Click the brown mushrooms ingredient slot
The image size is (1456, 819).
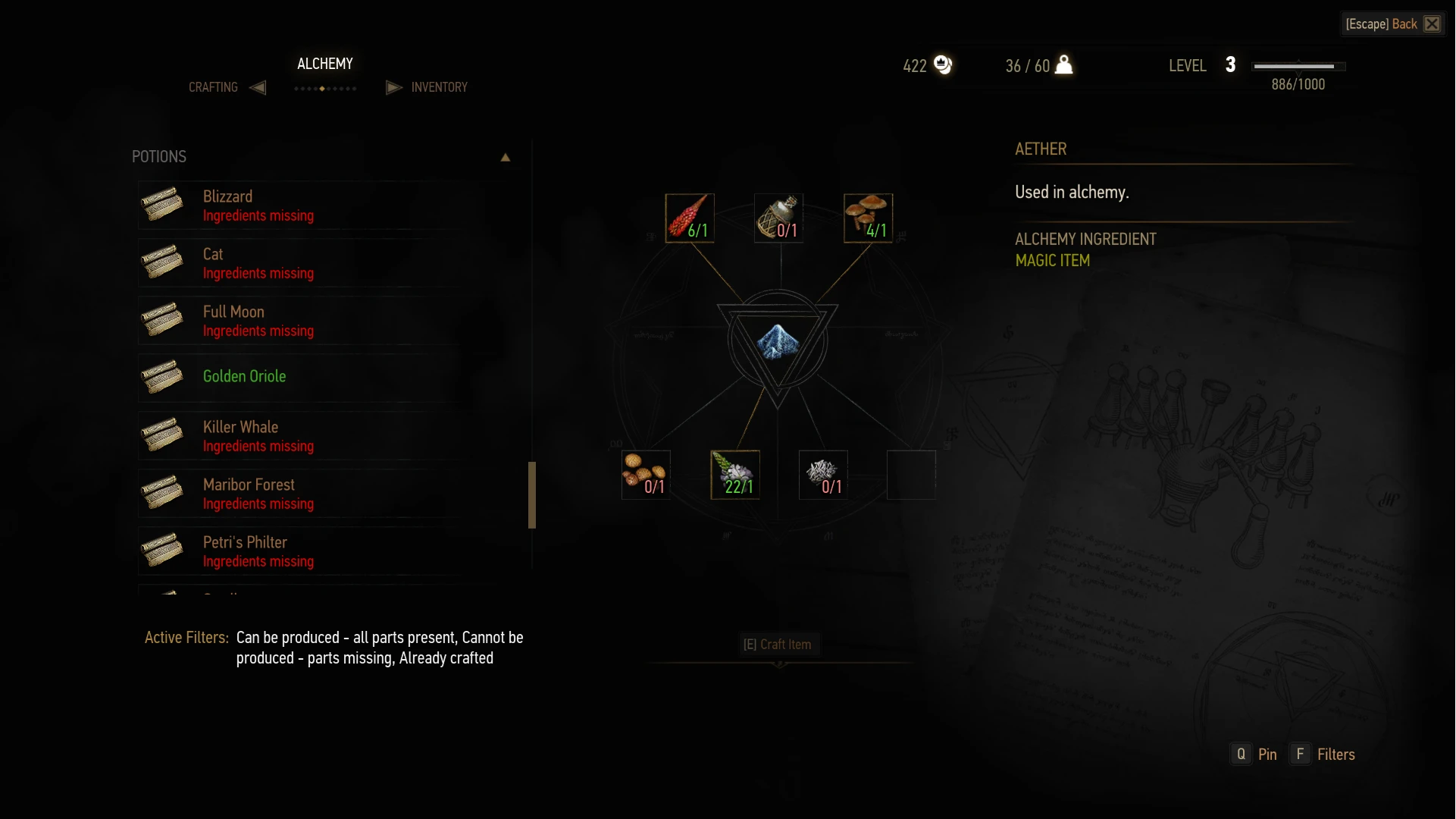(868, 218)
